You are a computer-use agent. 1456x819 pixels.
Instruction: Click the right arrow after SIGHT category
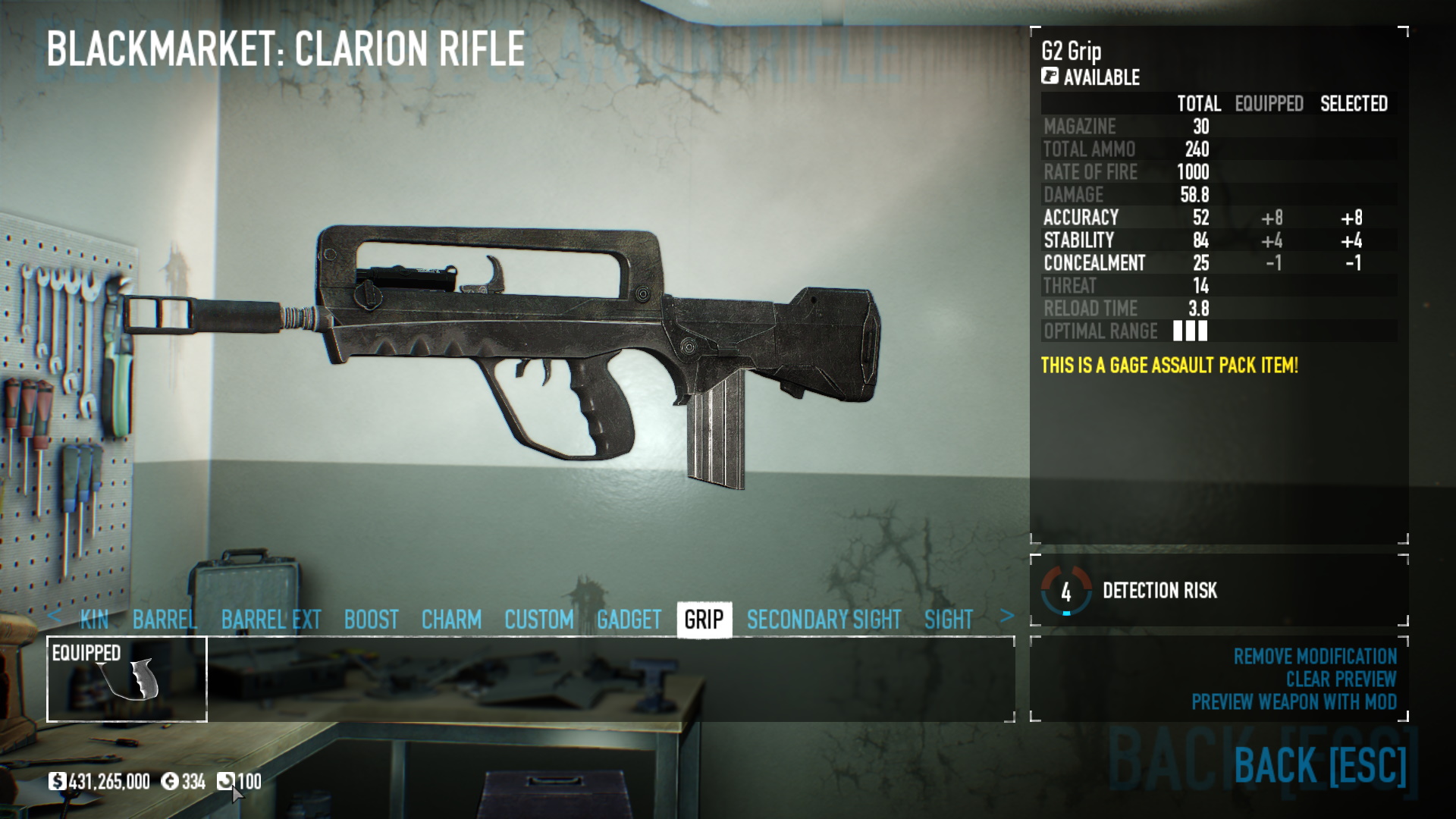1007,618
